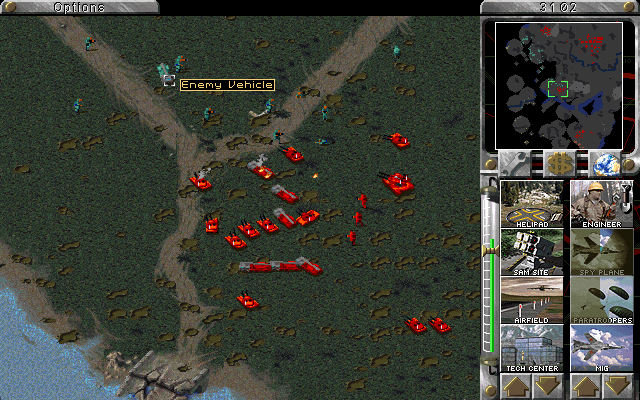
Task: Choose the Paratroopers icon
Action: 600,300
